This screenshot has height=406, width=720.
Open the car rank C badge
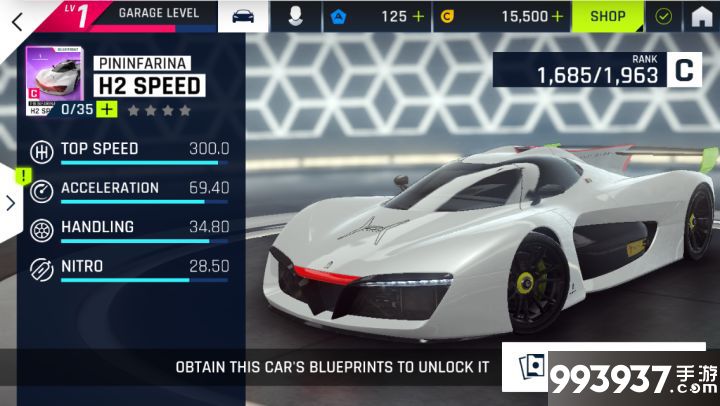tap(684, 70)
